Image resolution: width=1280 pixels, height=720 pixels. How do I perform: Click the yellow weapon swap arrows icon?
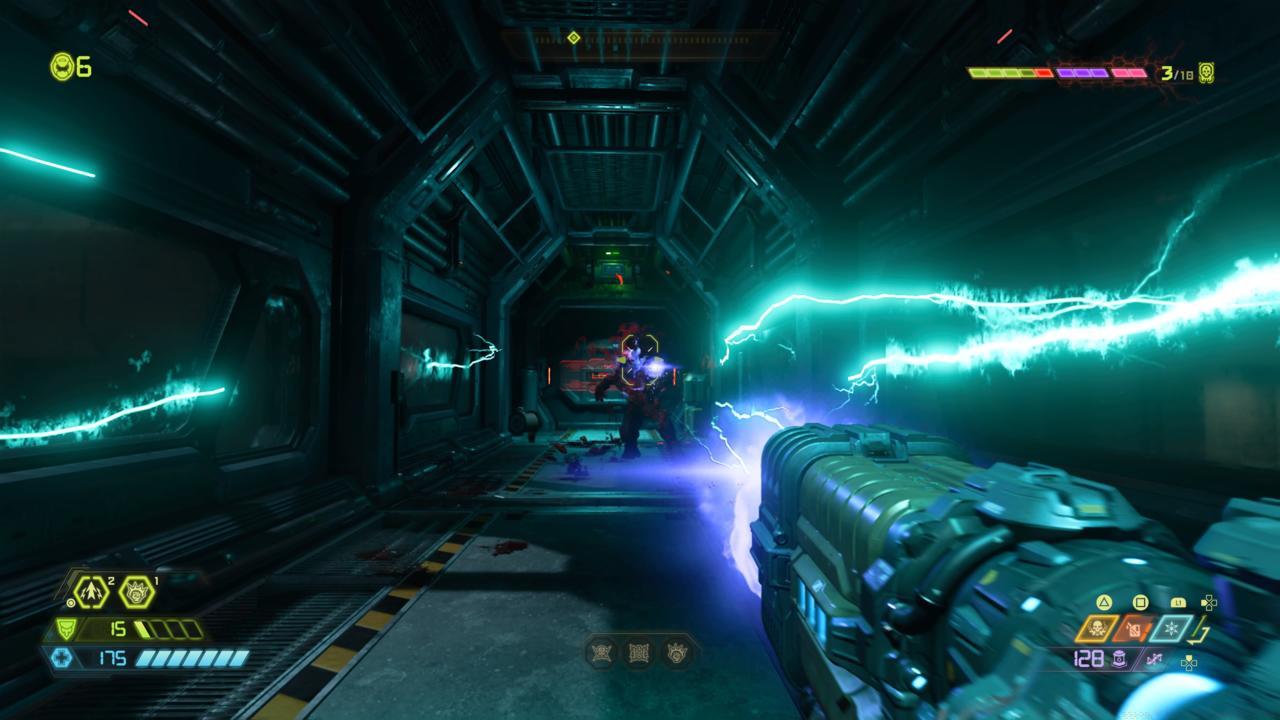click(1201, 630)
